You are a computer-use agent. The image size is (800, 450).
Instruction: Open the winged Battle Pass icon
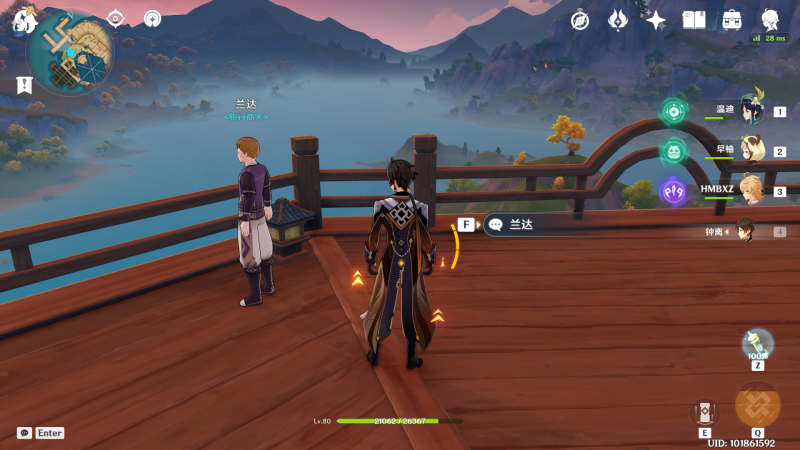(618, 19)
